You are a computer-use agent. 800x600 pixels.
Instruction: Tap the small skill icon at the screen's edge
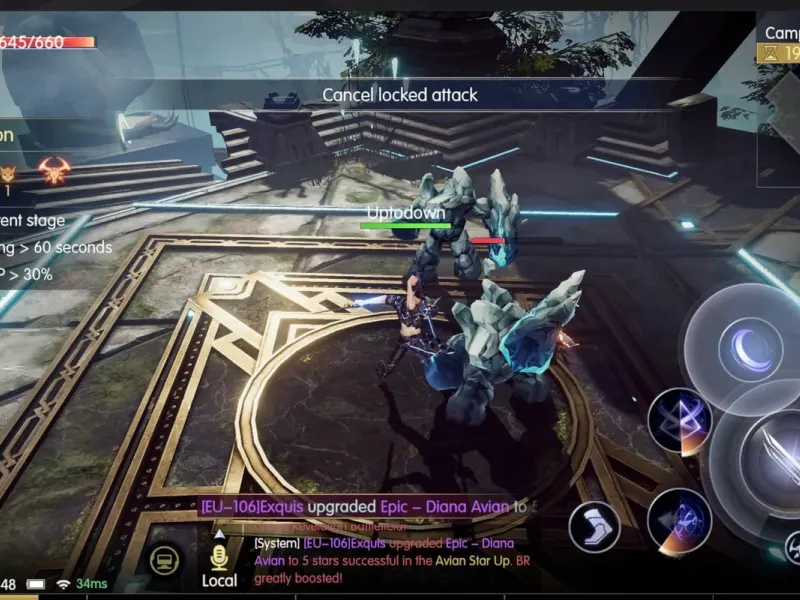click(791, 546)
